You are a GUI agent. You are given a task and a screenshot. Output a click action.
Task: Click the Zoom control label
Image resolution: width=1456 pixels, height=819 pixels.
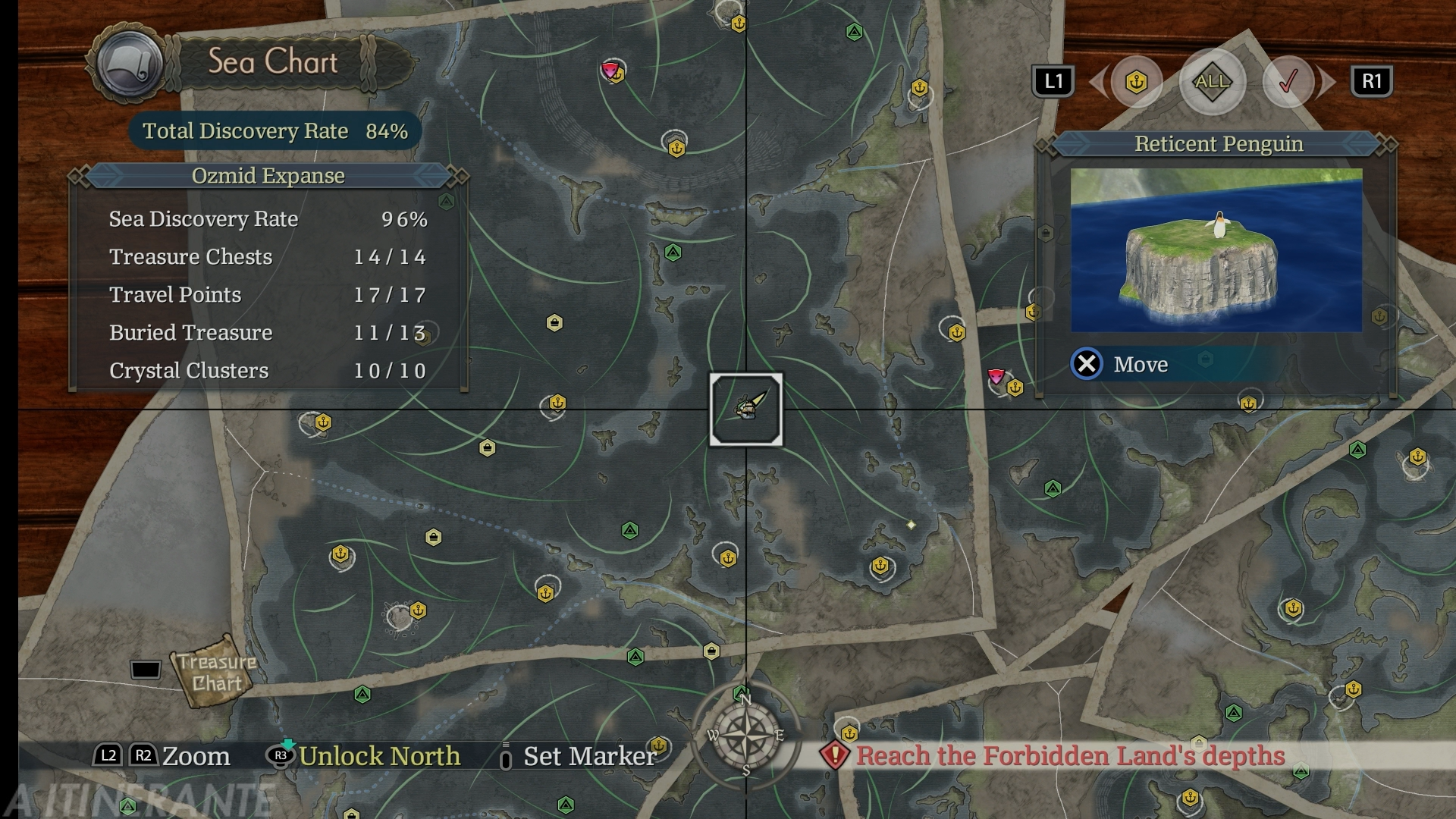click(x=196, y=756)
